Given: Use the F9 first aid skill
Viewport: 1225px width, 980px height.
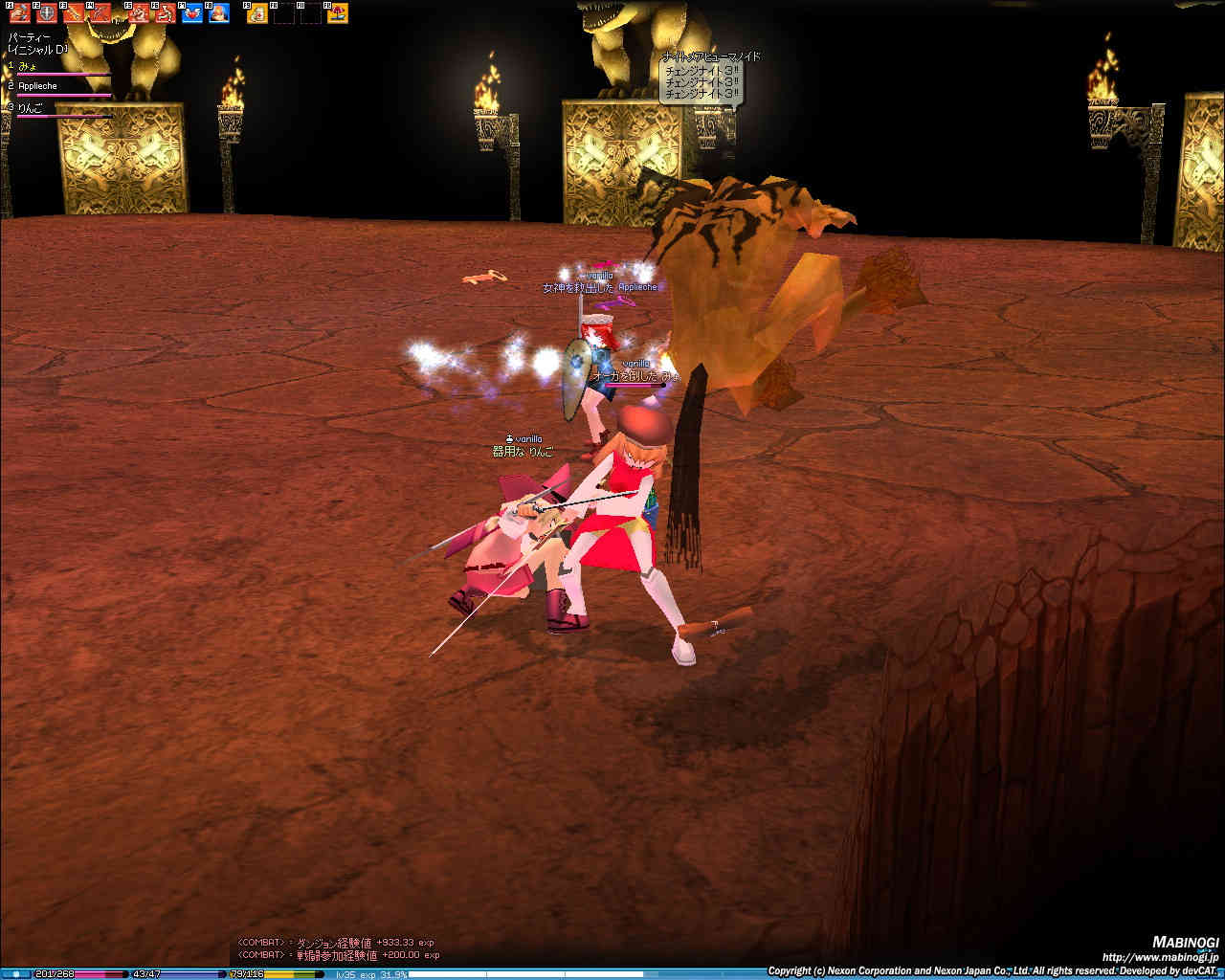Looking at the screenshot, I should [x=257, y=13].
